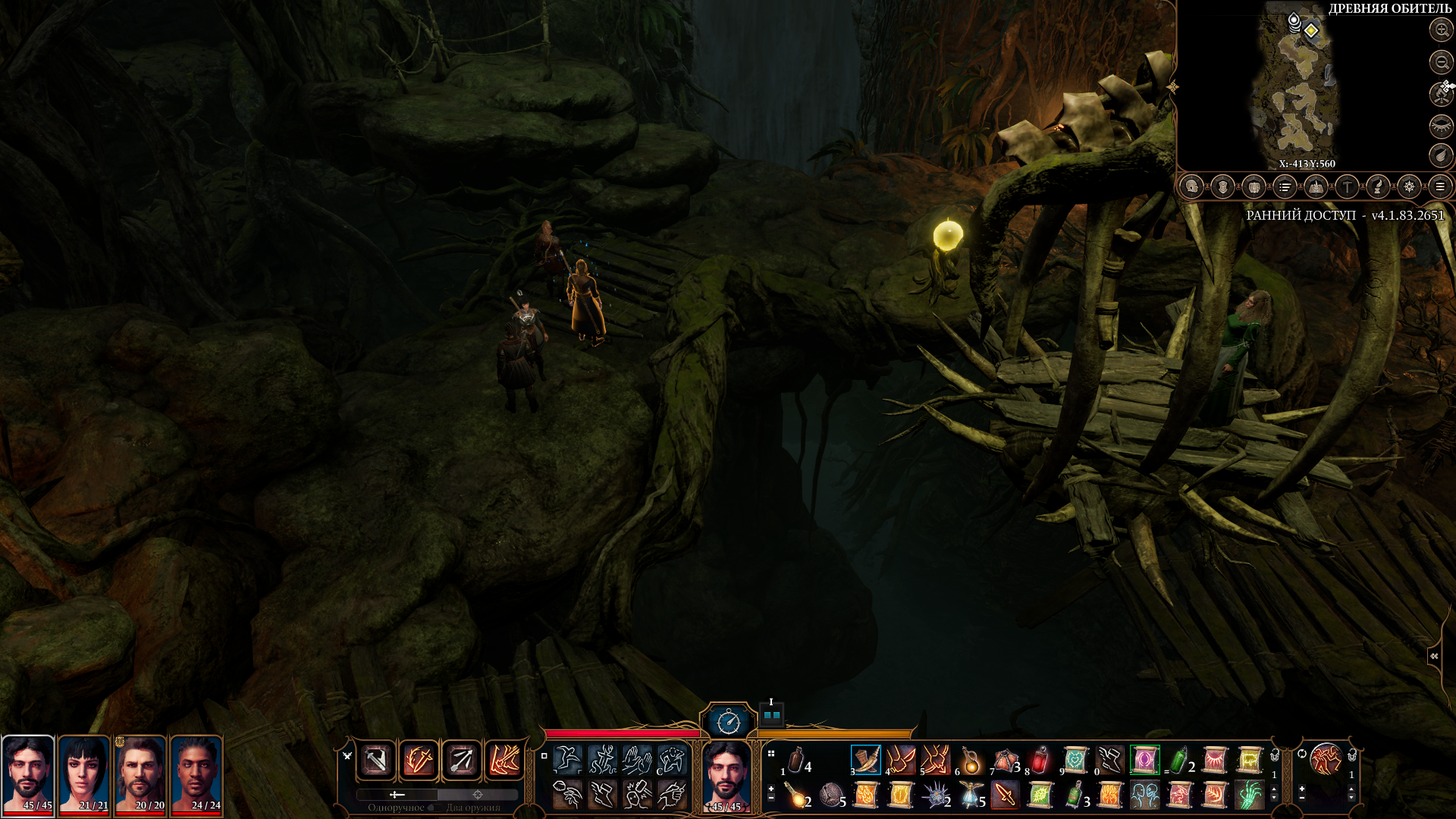The width and height of the screenshot is (1456, 819).
Task: Activate the Shove action icon
Action: click(637, 759)
